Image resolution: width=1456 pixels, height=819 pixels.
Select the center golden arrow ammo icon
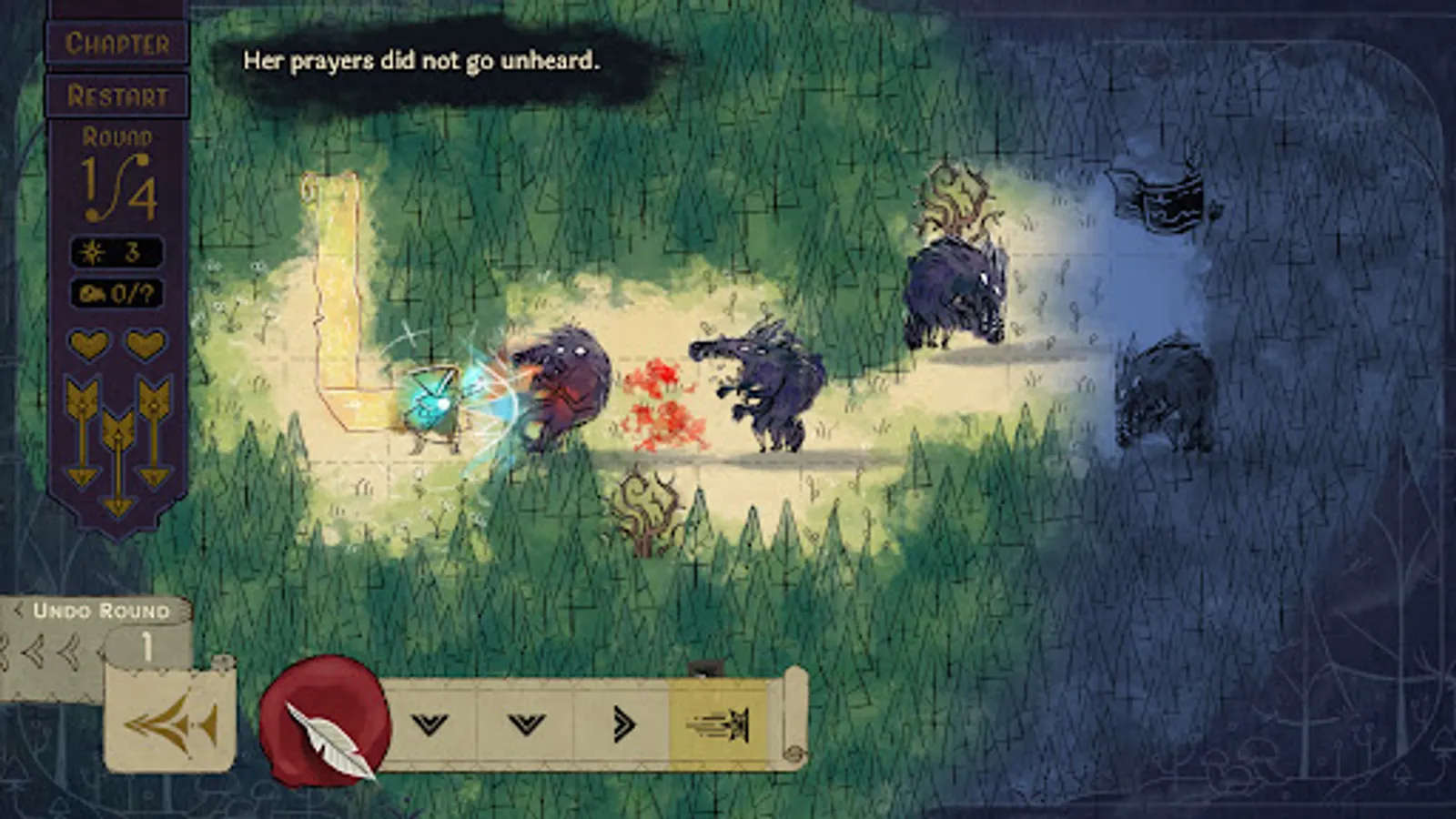pyautogui.click(x=116, y=460)
